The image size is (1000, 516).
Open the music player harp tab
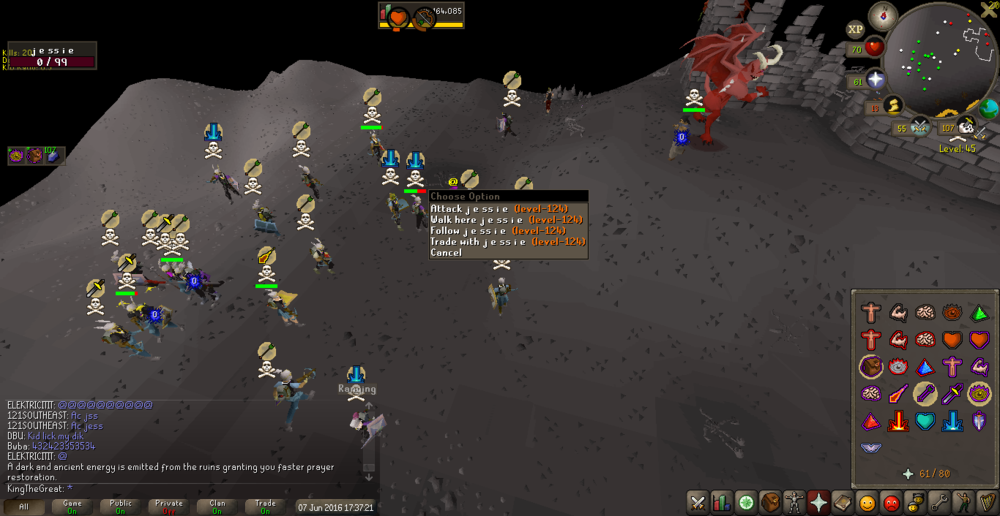987,501
